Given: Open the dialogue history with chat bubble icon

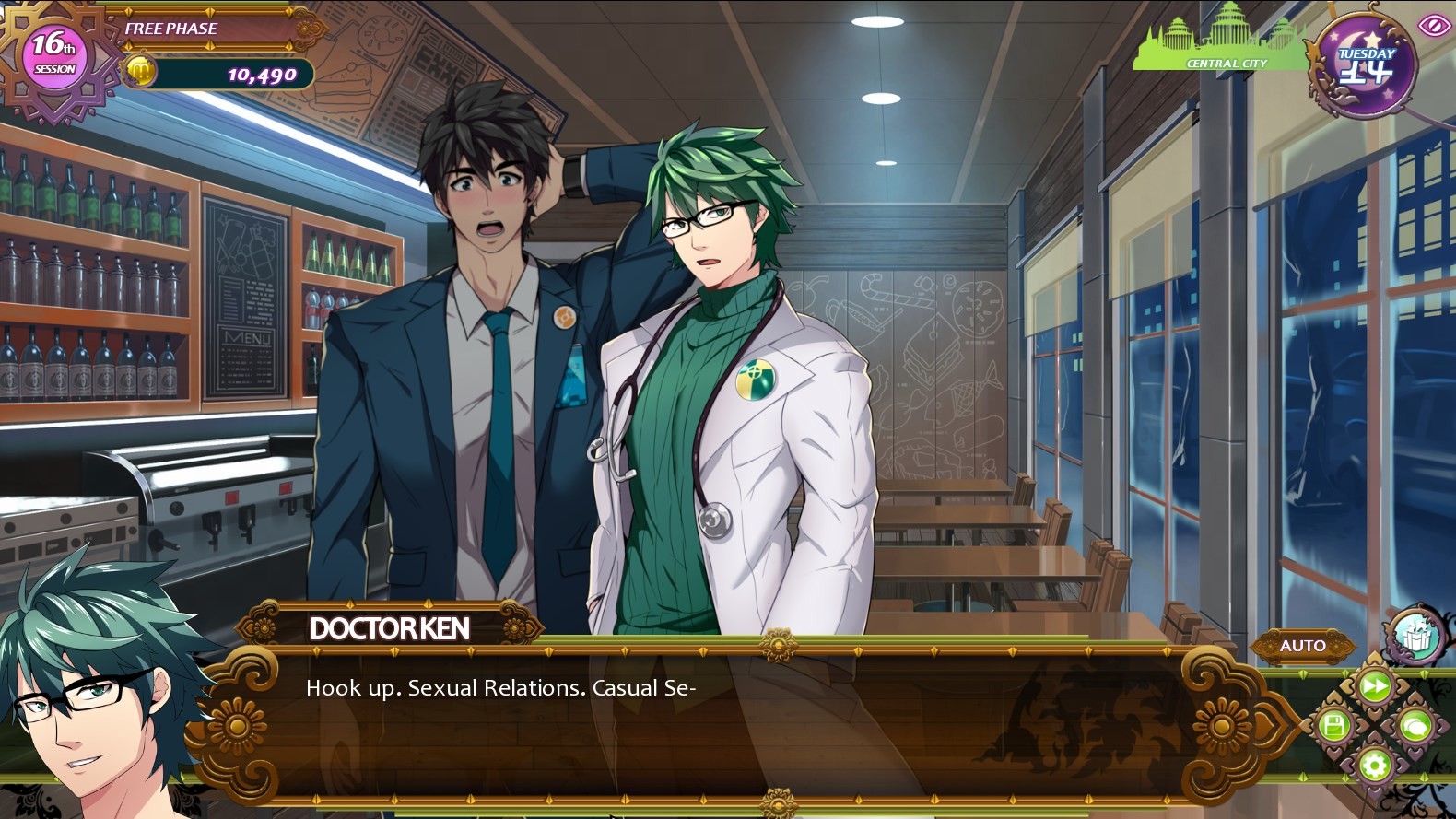Looking at the screenshot, I should click(1414, 726).
